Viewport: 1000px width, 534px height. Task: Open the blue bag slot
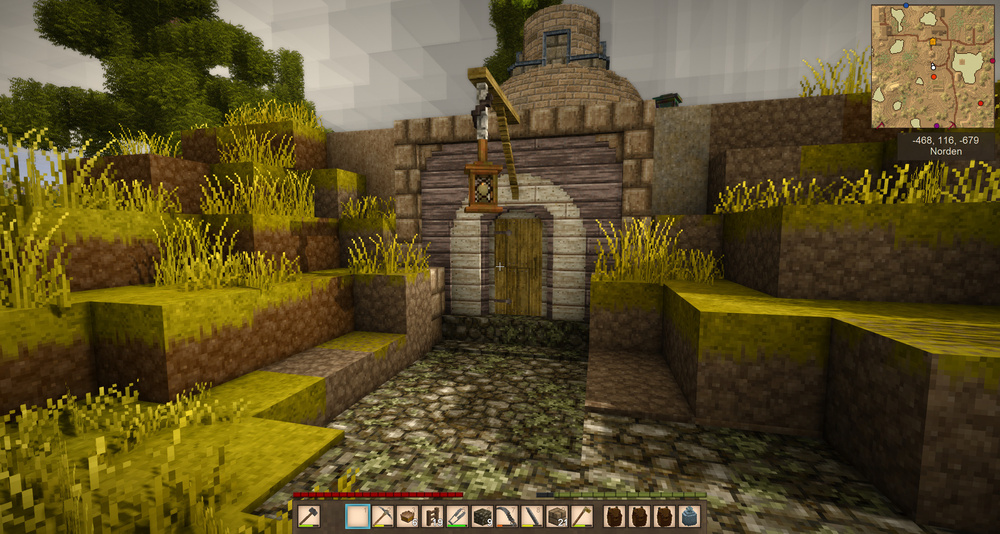pyautogui.click(x=688, y=516)
